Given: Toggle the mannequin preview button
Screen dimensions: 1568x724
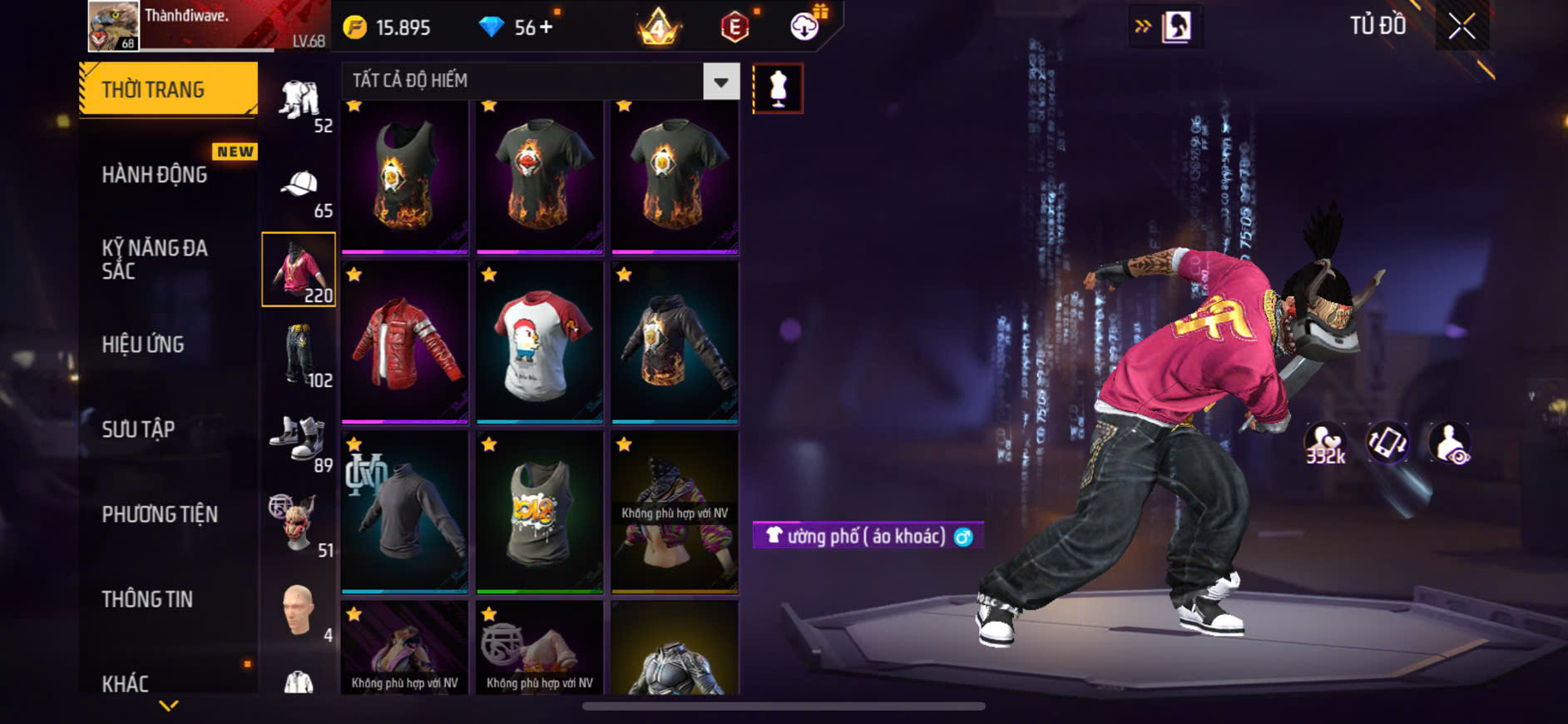Looking at the screenshot, I should point(778,88).
